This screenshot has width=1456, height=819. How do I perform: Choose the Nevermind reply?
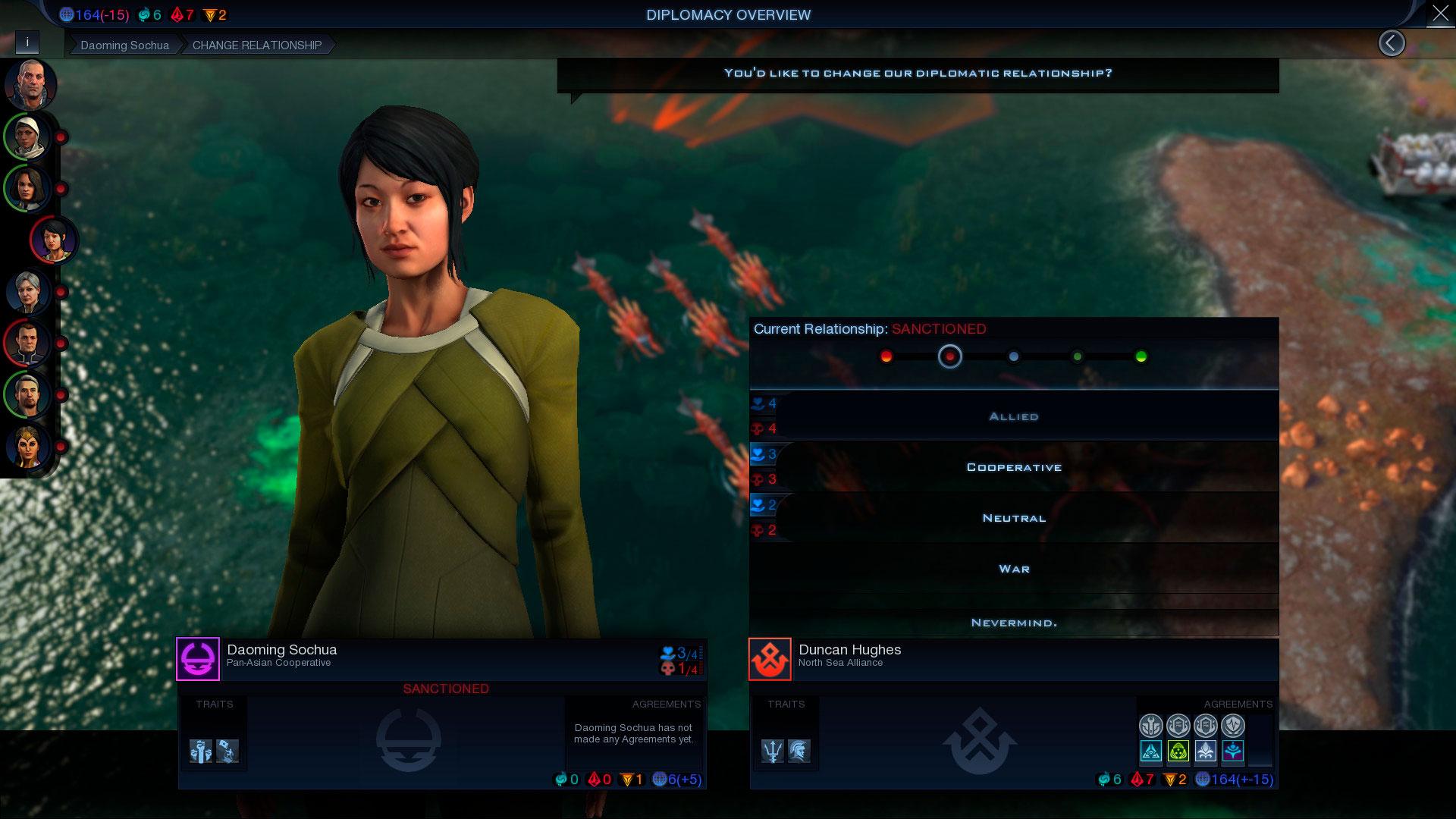pos(1013,623)
